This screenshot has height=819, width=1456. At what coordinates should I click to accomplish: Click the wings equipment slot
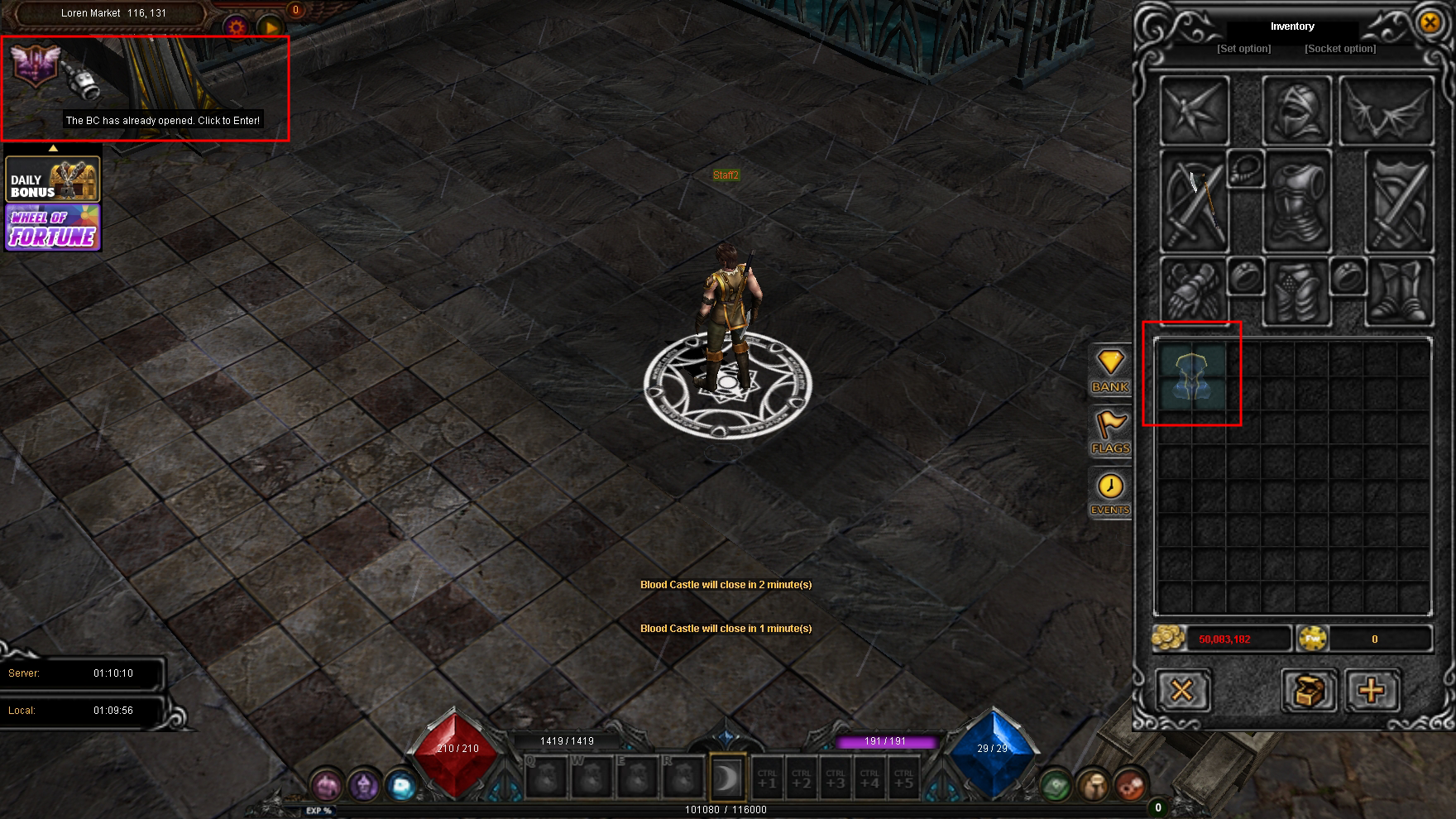coord(1387,111)
